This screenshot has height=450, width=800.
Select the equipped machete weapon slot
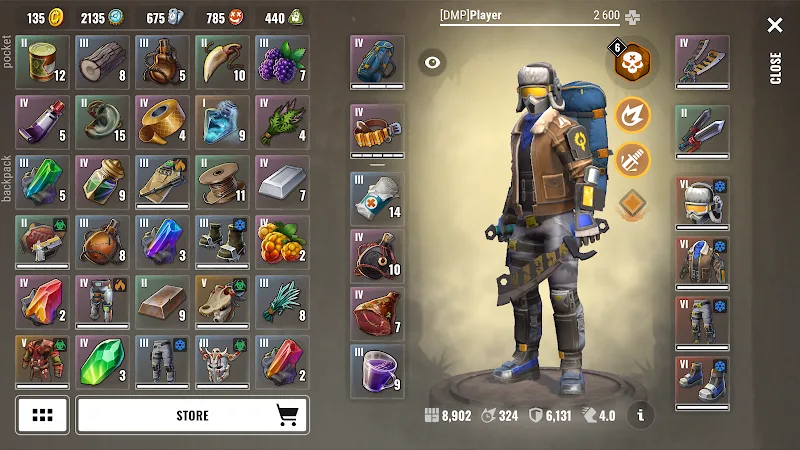click(x=701, y=62)
